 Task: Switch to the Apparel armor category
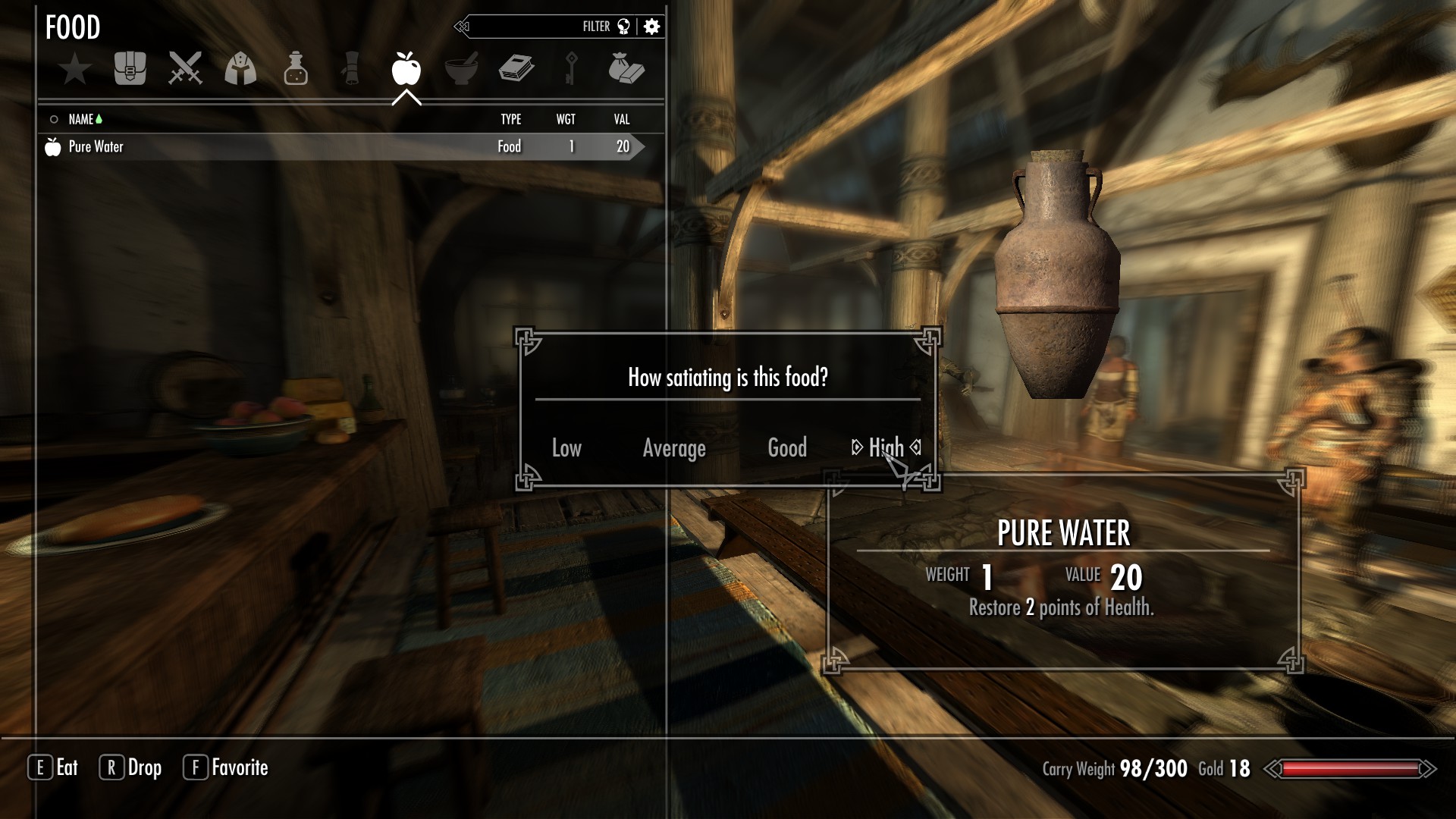240,69
